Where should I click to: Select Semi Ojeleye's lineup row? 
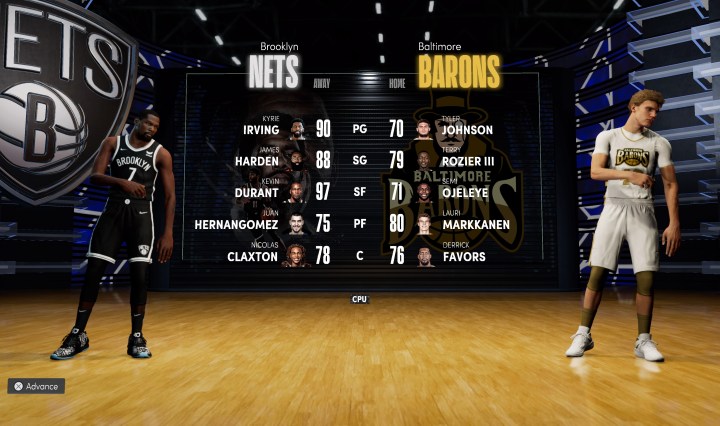pyautogui.click(x=462, y=192)
